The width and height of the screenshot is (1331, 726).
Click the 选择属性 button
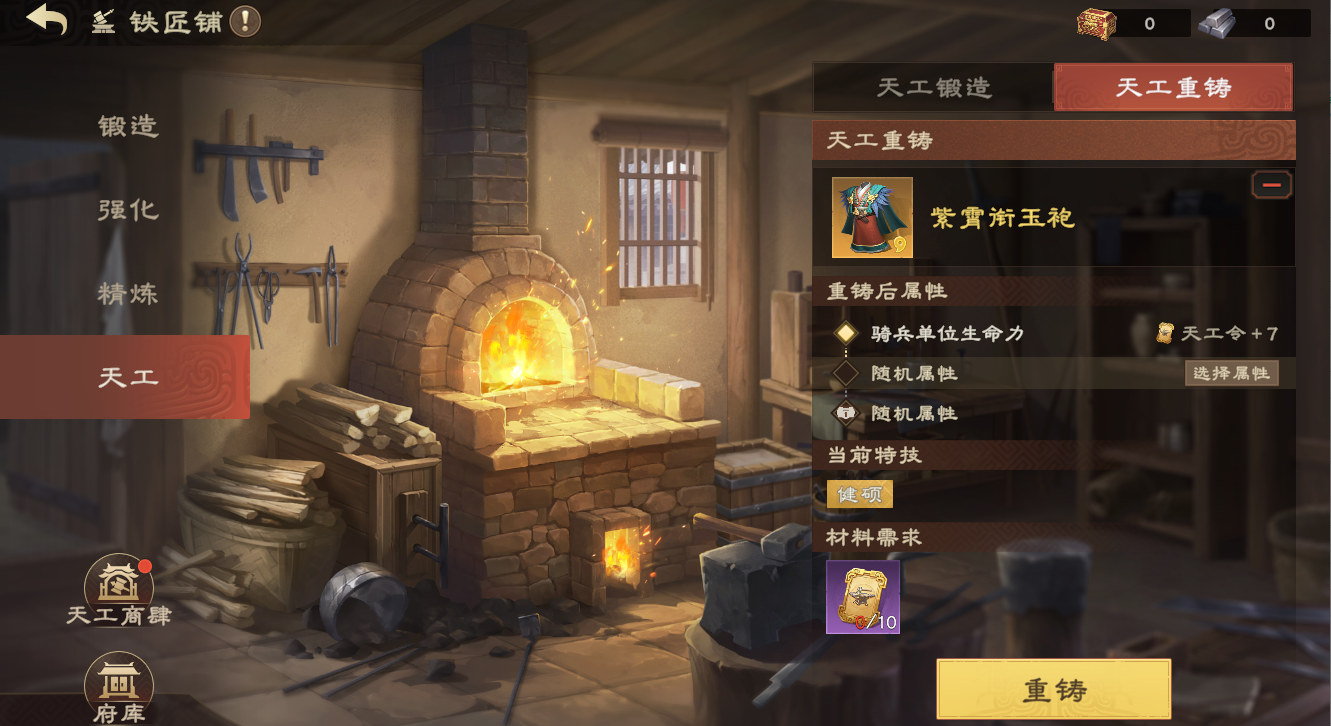pos(1231,373)
